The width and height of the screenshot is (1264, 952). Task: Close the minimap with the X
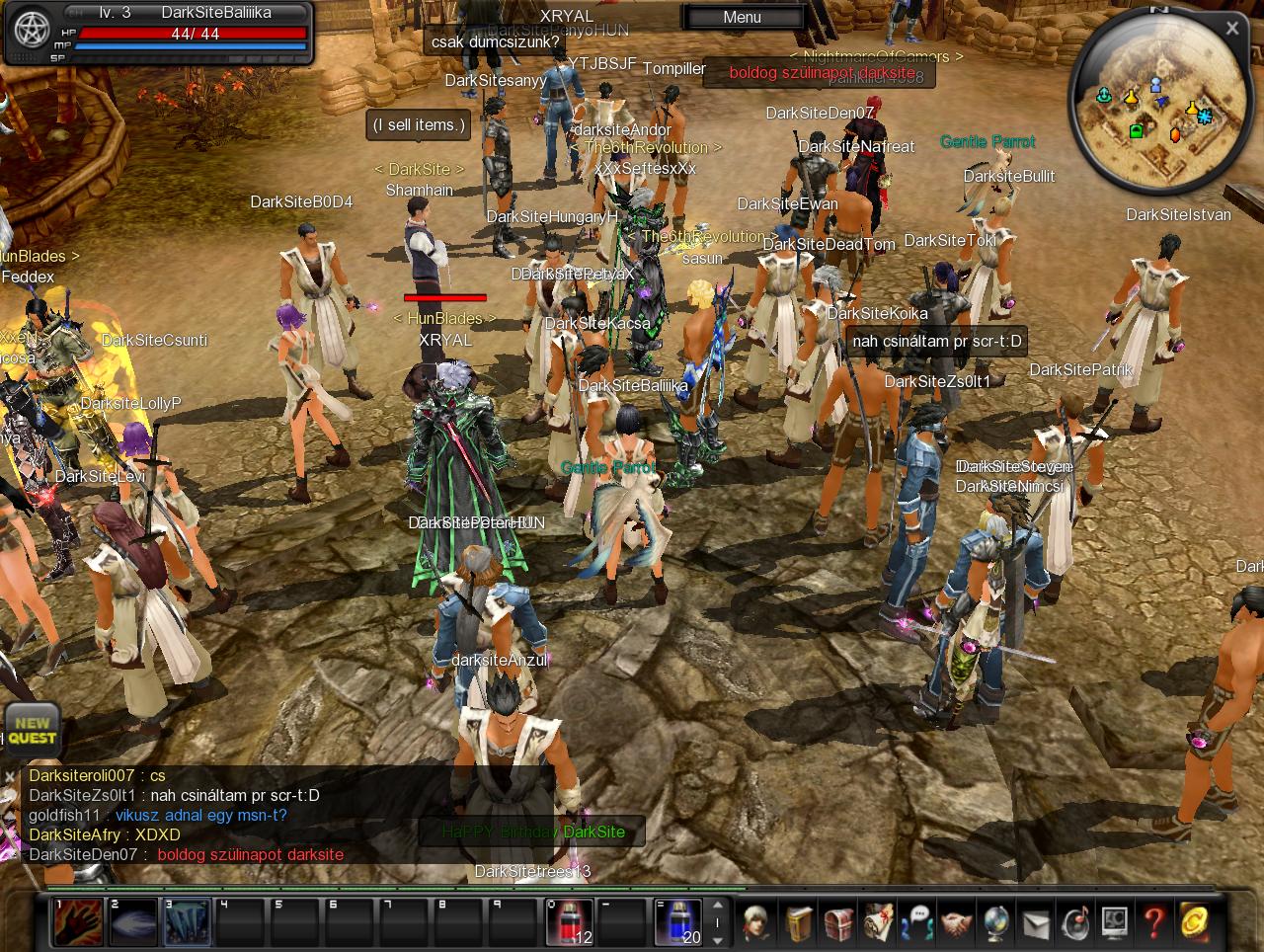[1231, 29]
